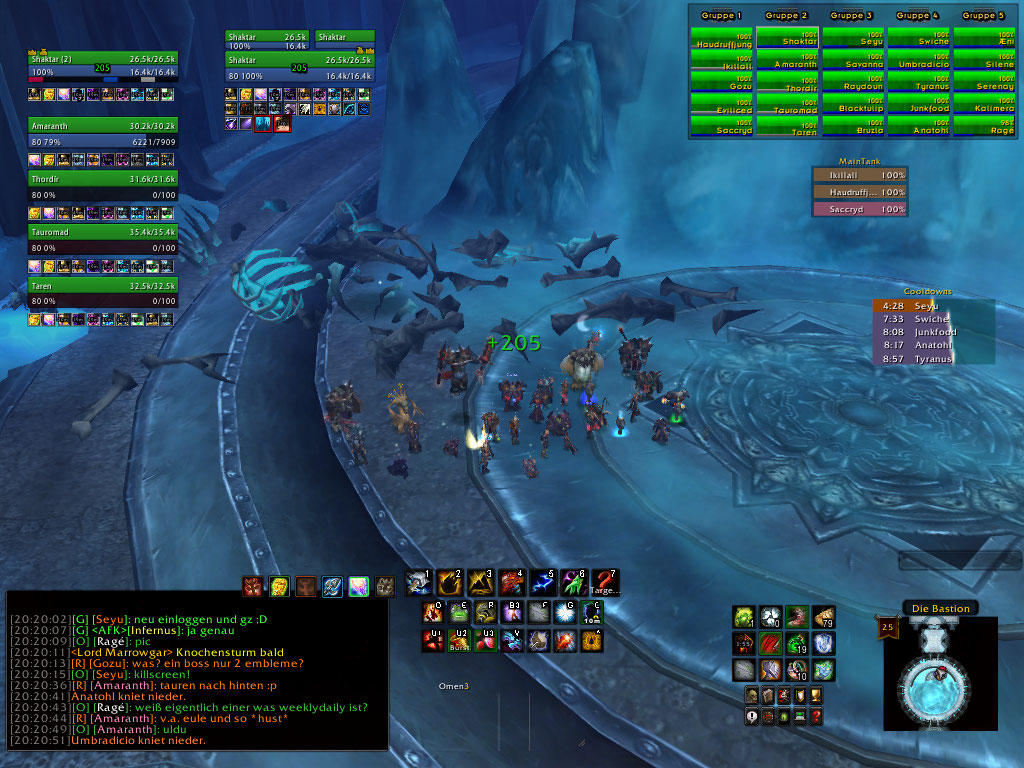Target Umbradicio in the raid grid

click(918, 59)
